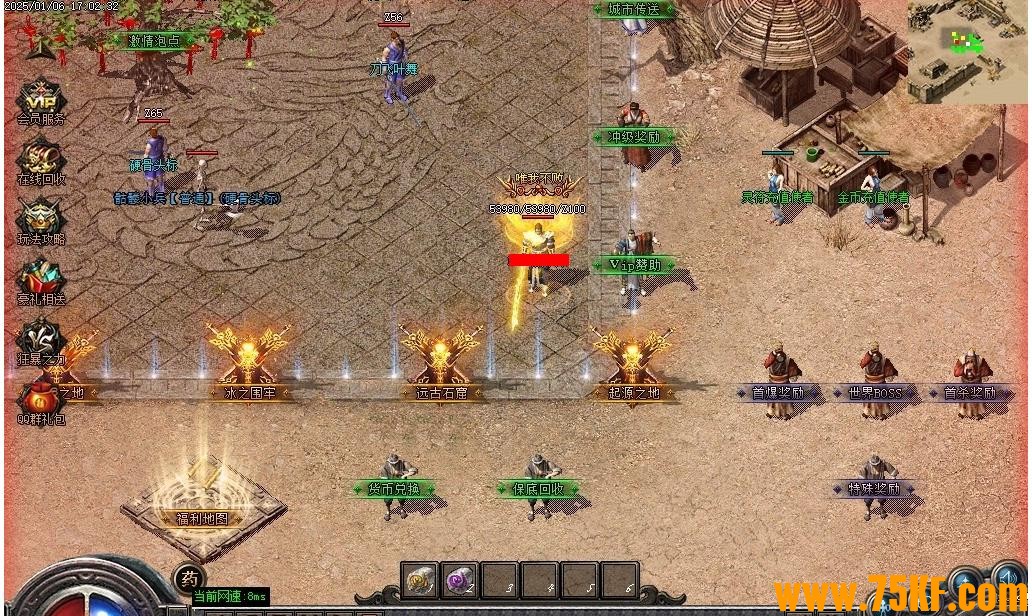Use the yellow scroll in hotbar slot 1
Viewport: 1032px width, 616px height.
tap(419, 579)
